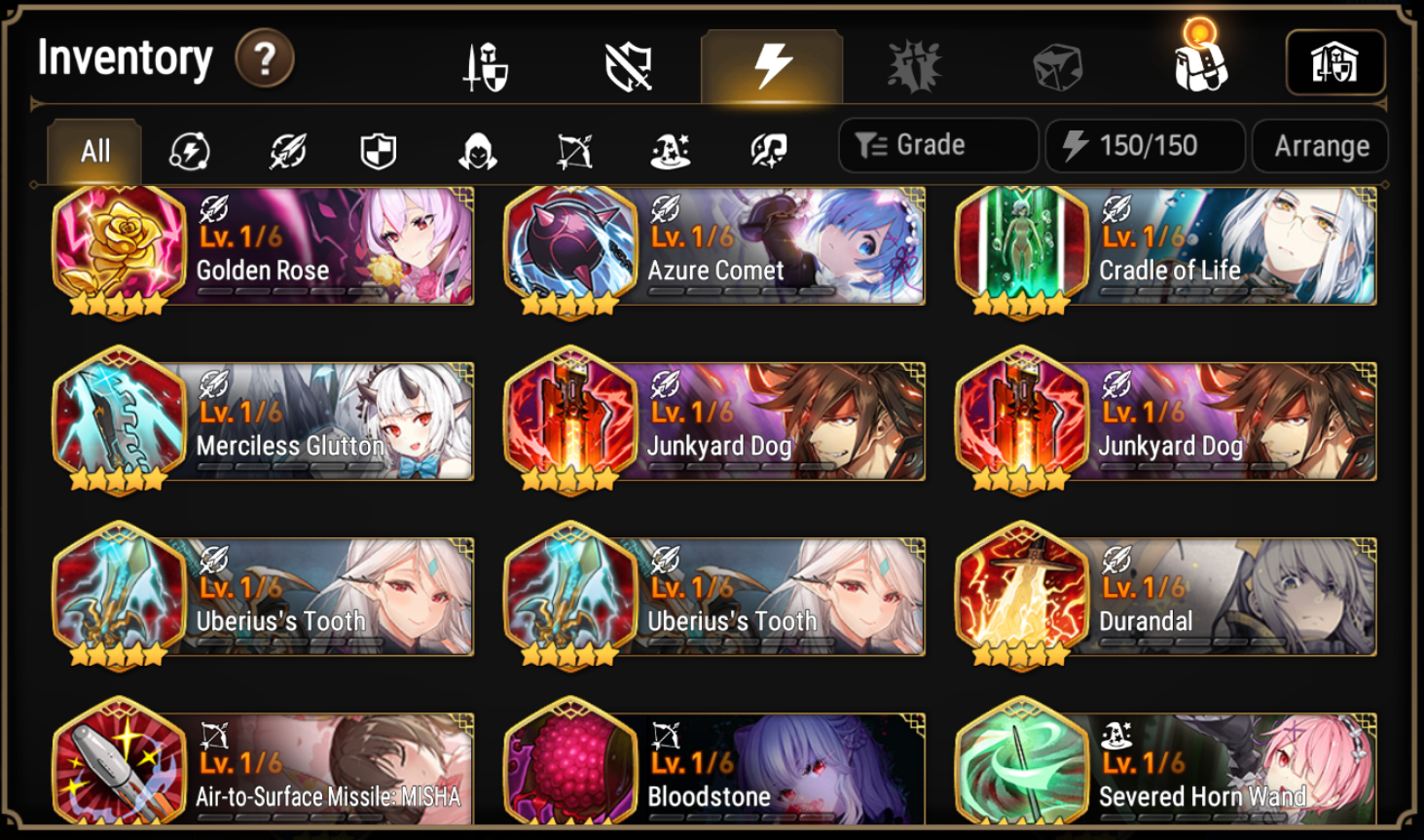
Task: Select the Bow category icon
Action: coord(574,148)
